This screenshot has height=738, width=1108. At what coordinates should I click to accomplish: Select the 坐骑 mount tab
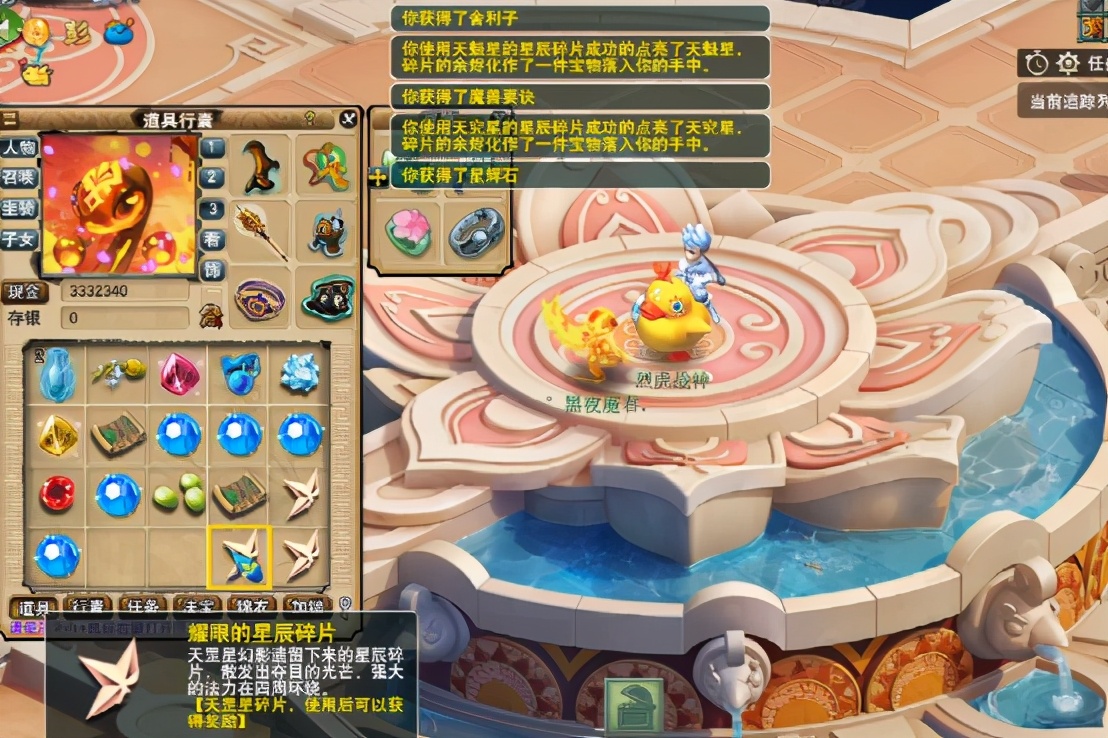coord(18,208)
